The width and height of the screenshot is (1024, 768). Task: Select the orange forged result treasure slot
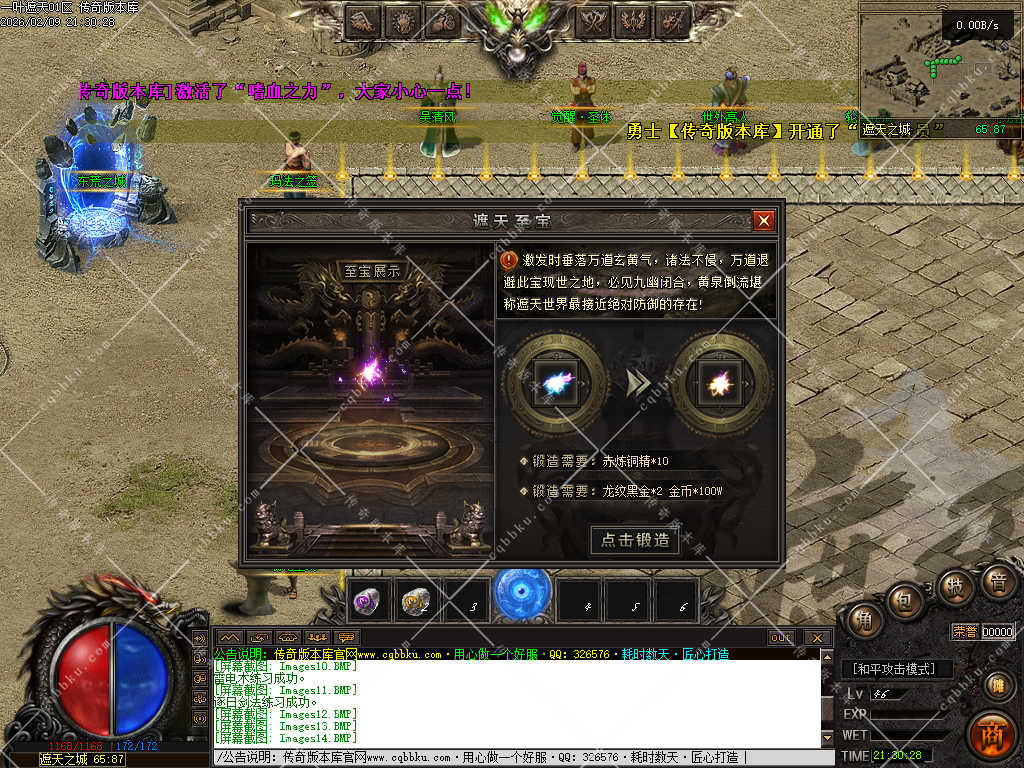[719, 383]
